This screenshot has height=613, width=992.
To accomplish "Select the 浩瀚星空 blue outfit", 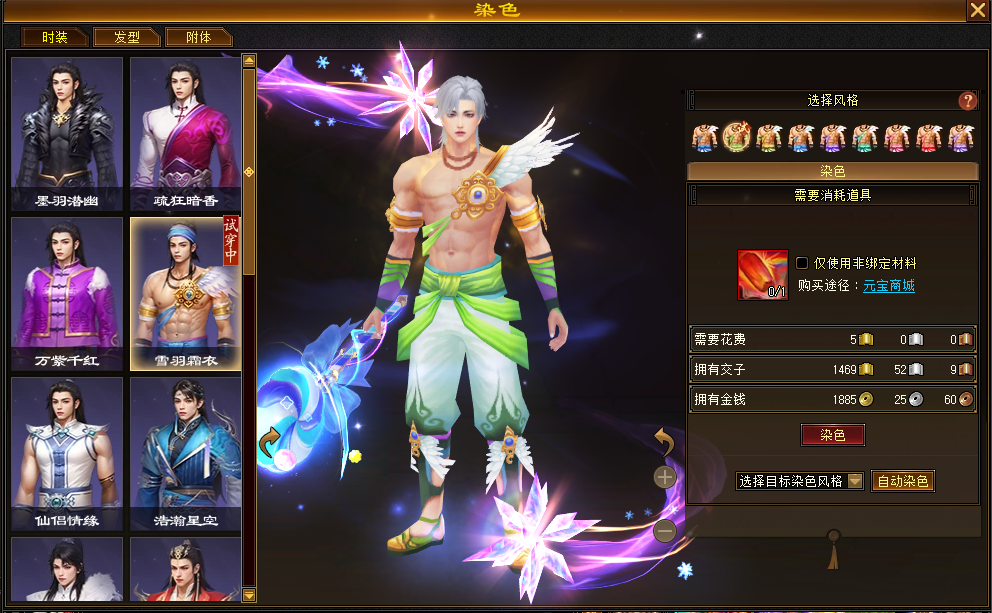I will (x=186, y=453).
